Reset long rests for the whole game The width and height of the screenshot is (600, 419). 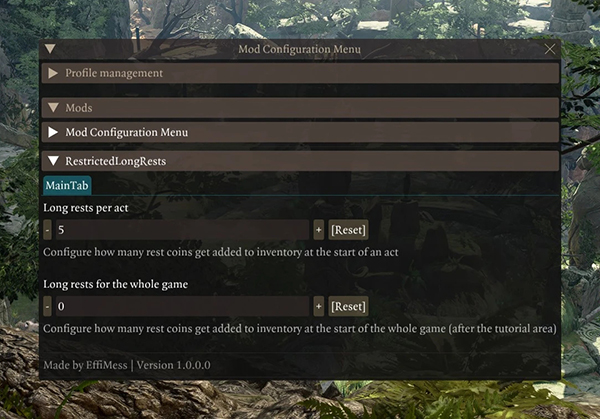point(348,306)
